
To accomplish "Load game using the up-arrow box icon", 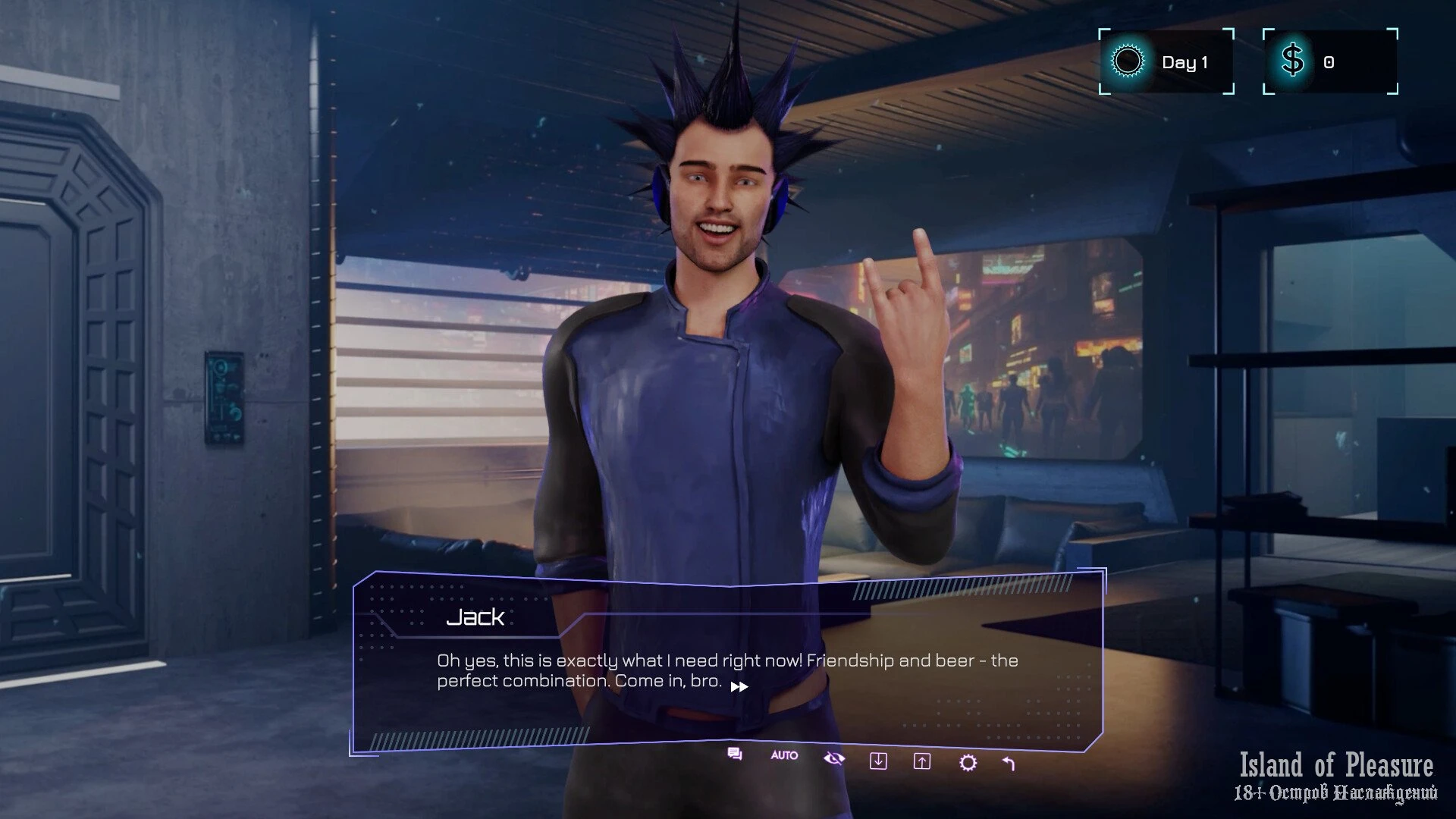I will [922, 761].
